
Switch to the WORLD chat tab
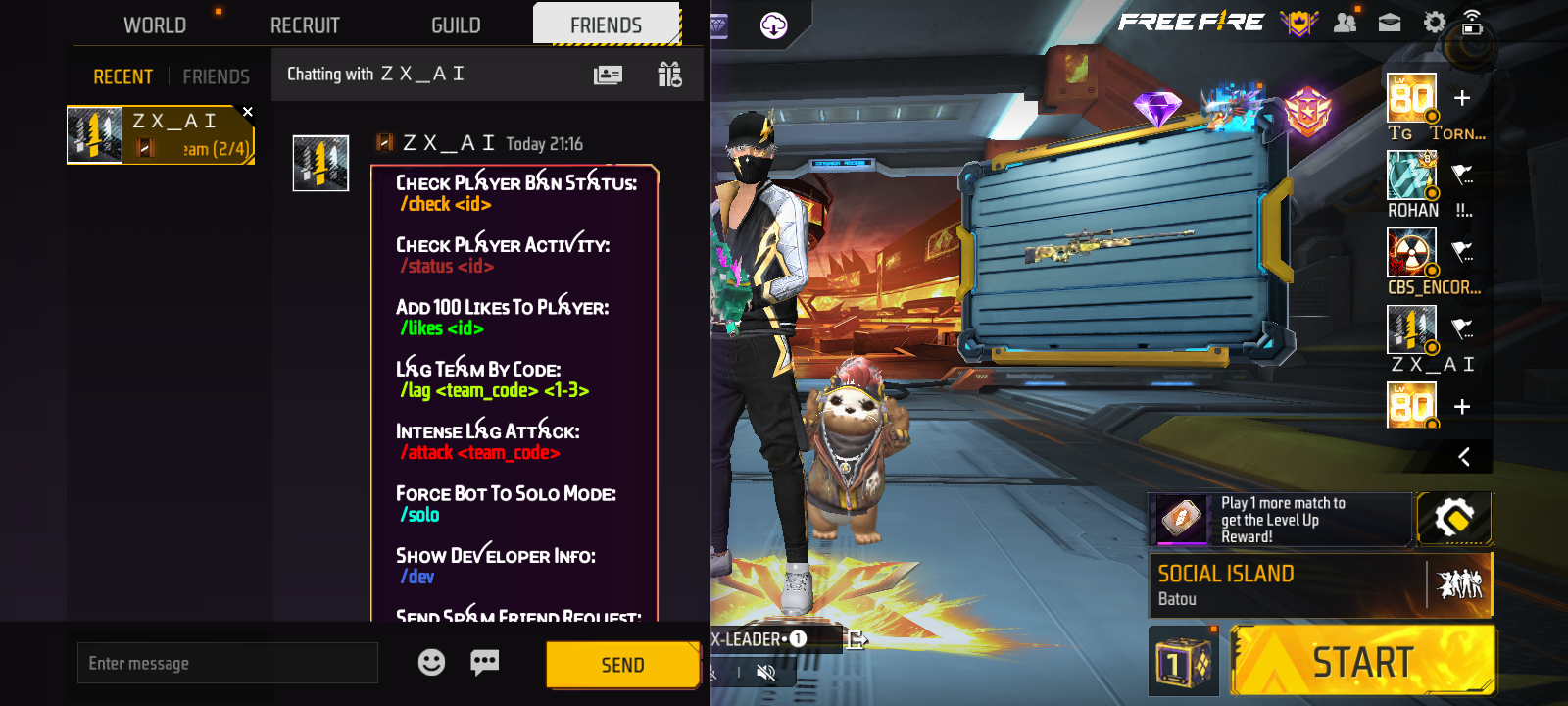[x=155, y=25]
